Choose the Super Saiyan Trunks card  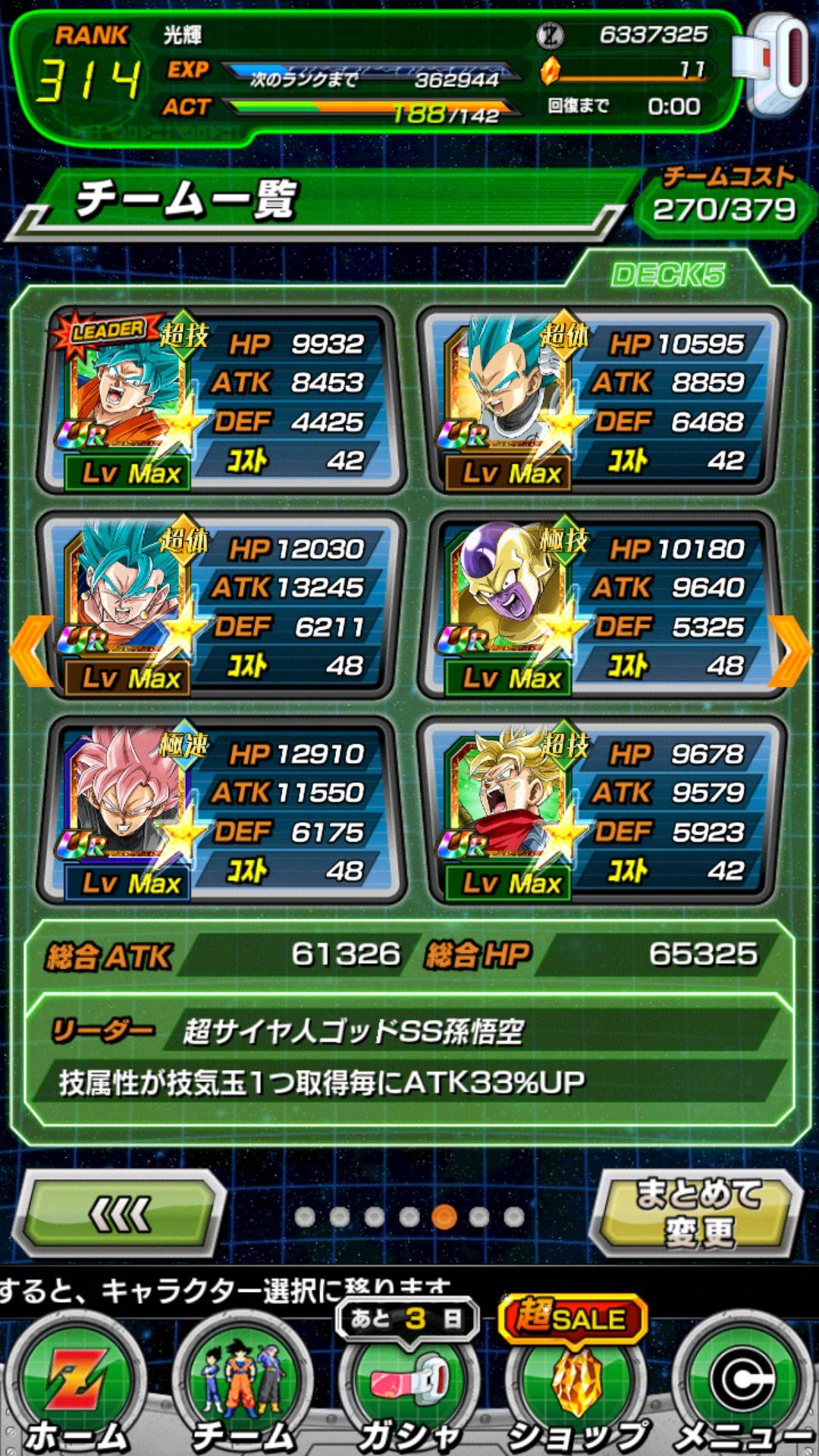(x=601, y=810)
